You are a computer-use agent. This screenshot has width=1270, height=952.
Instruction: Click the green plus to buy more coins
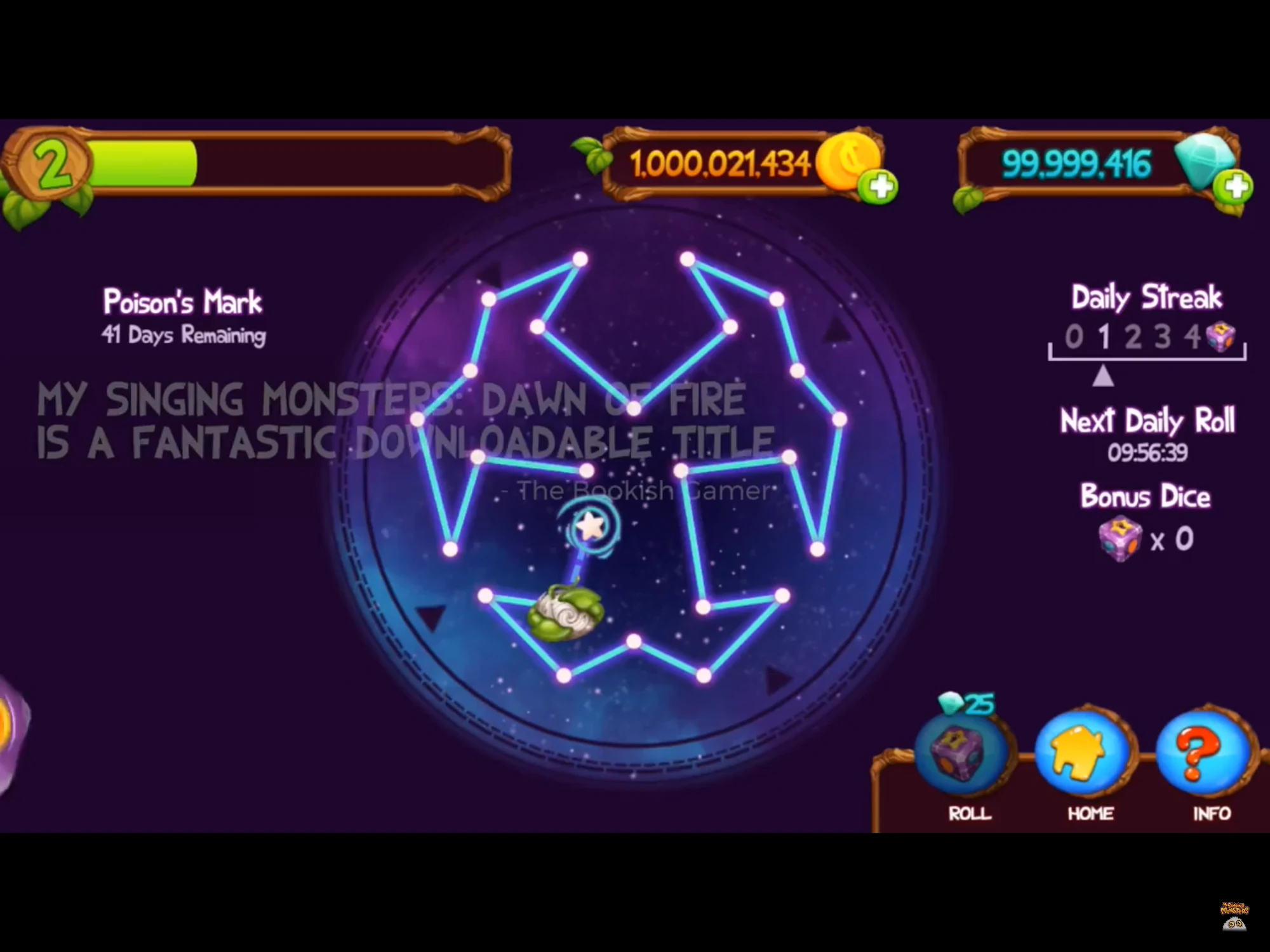pyautogui.click(x=879, y=187)
